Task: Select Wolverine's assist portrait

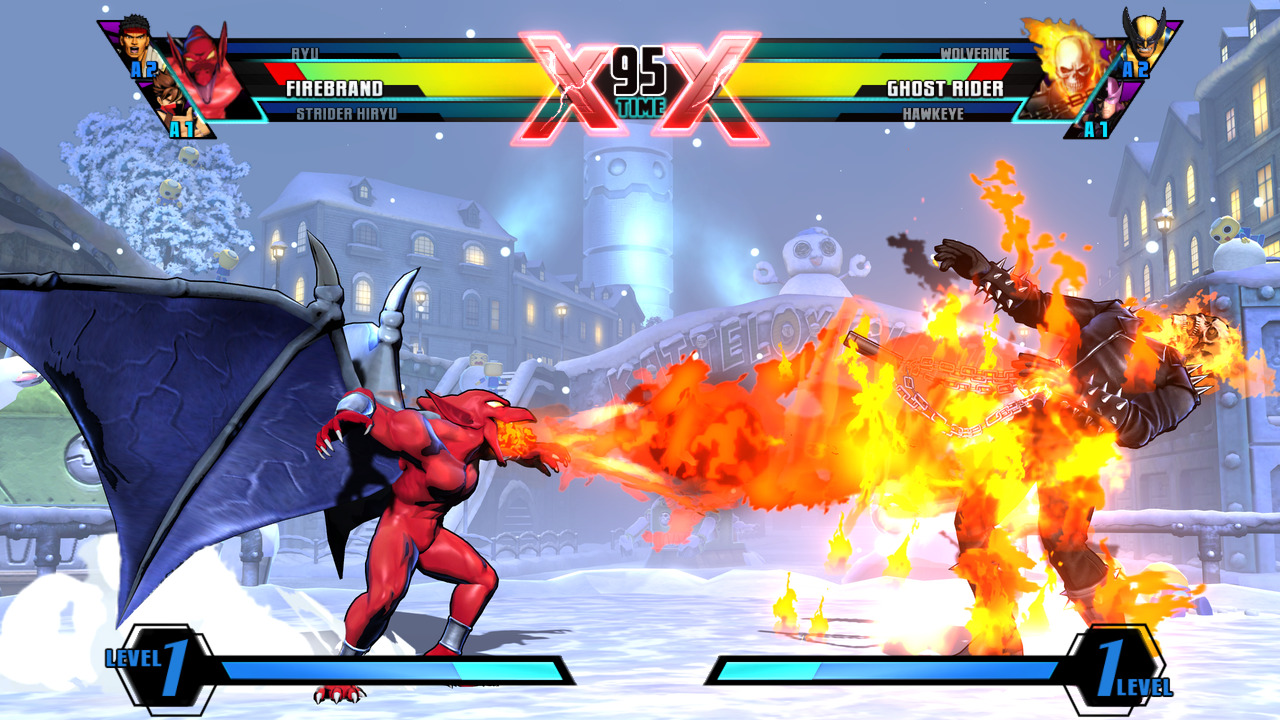Action: click(1142, 36)
